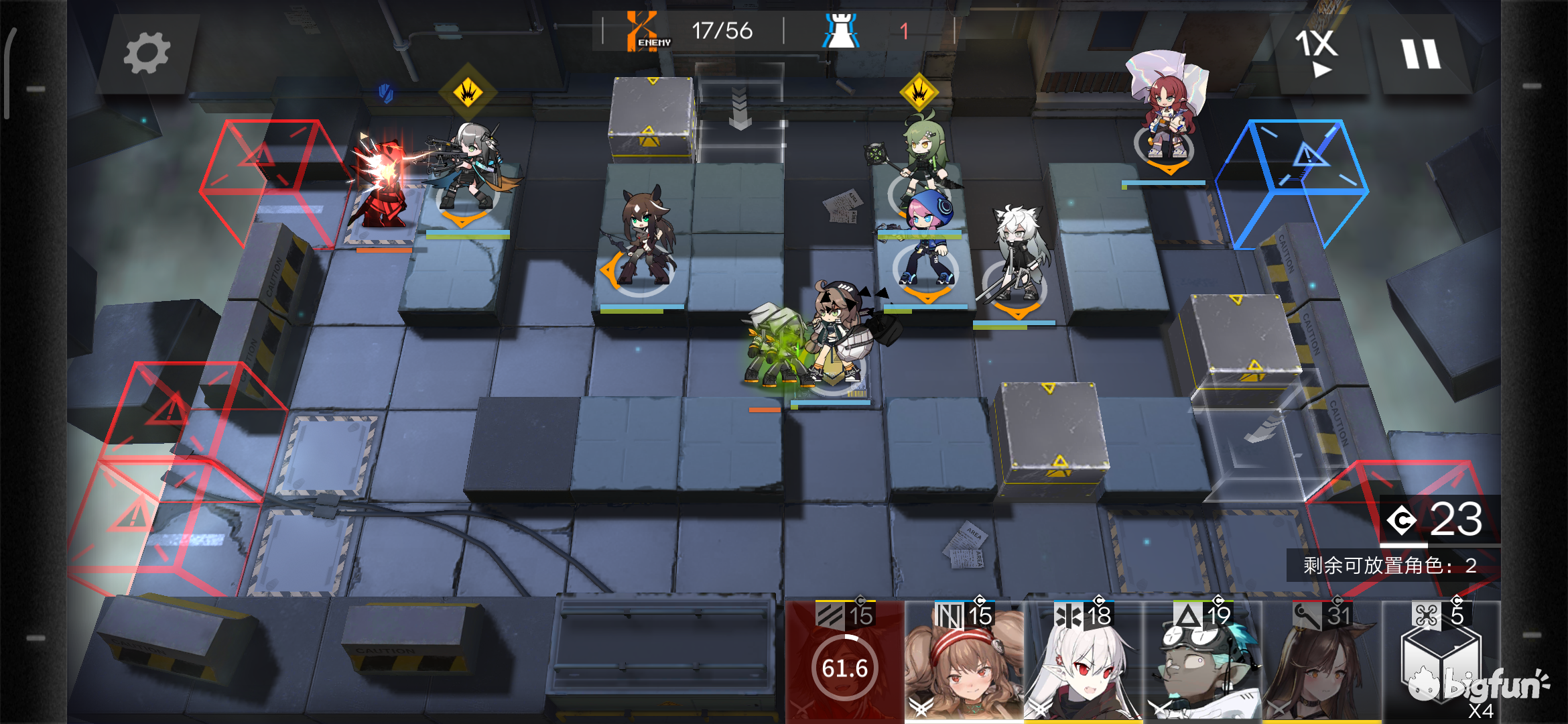
Task: Pause the battle
Action: pos(1421,54)
